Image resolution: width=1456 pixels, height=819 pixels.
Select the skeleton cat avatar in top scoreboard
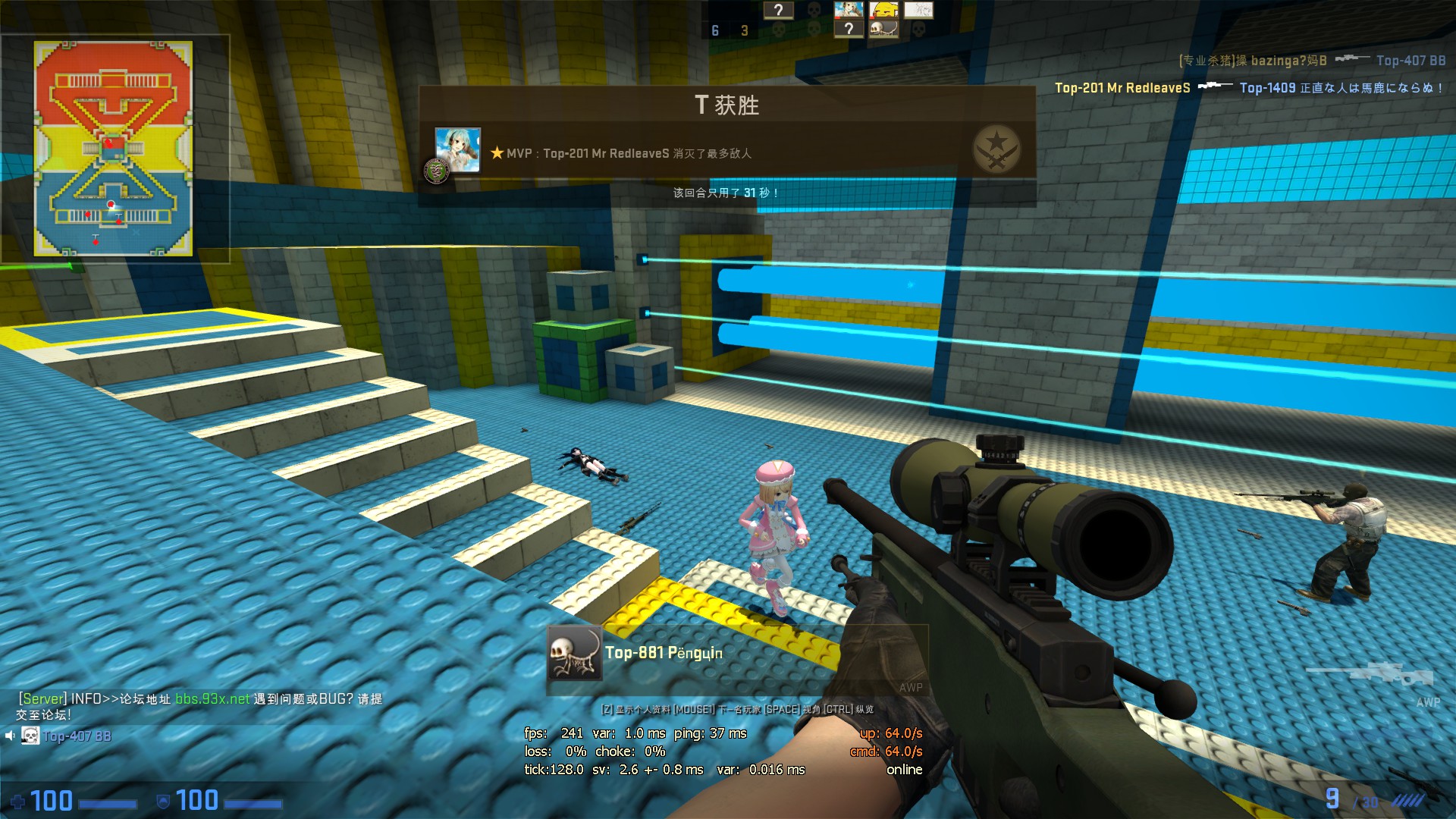tap(883, 29)
